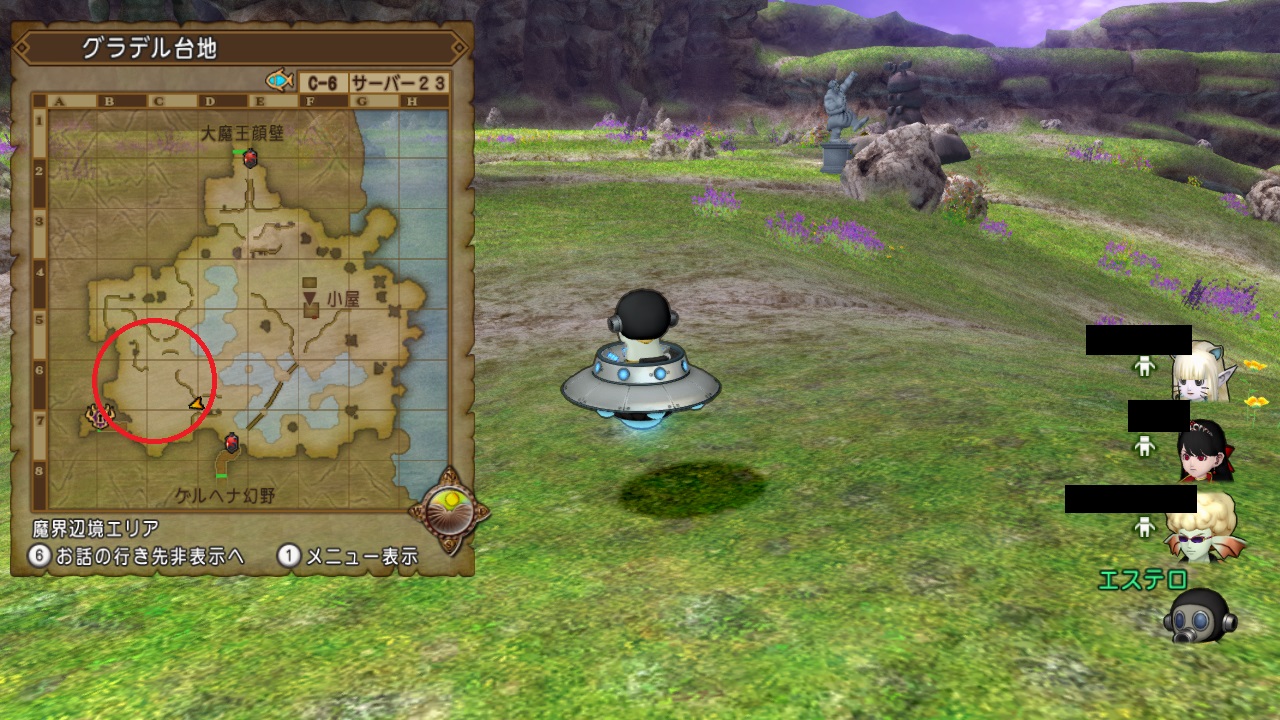Image resolution: width=1280 pixels, height=720 pixels.
Task: Select the blonde cat-eared party member portrait
Action: coord(1204,369)
